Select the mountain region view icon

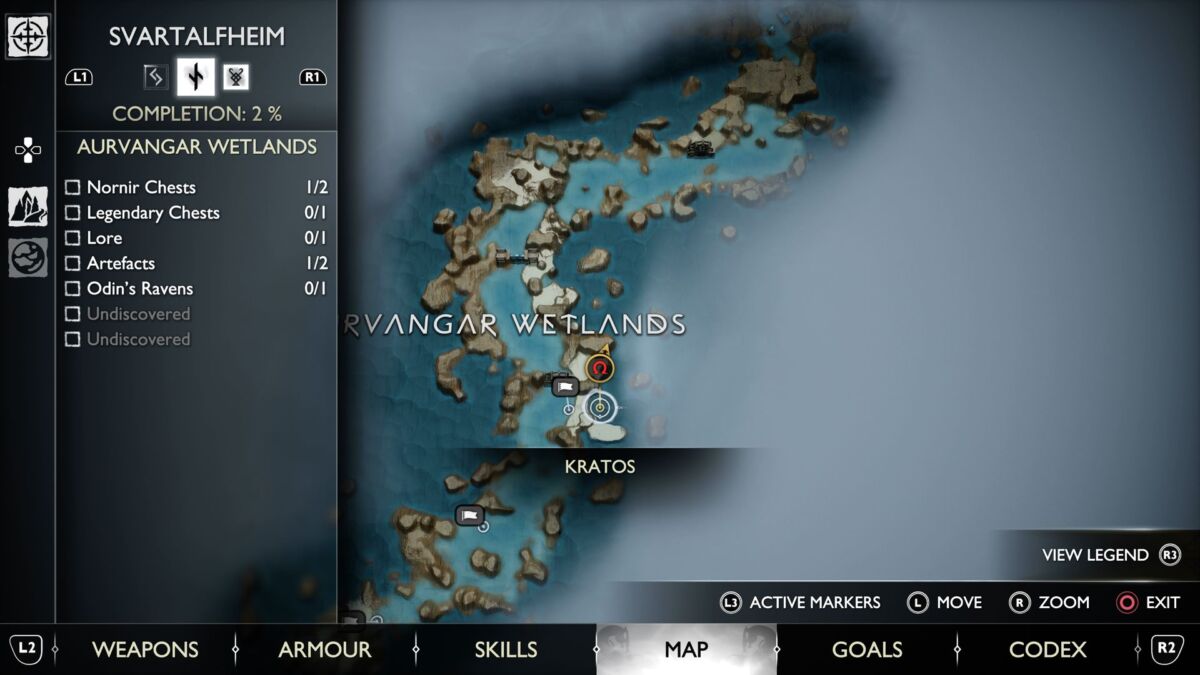(x=28, y=207)
